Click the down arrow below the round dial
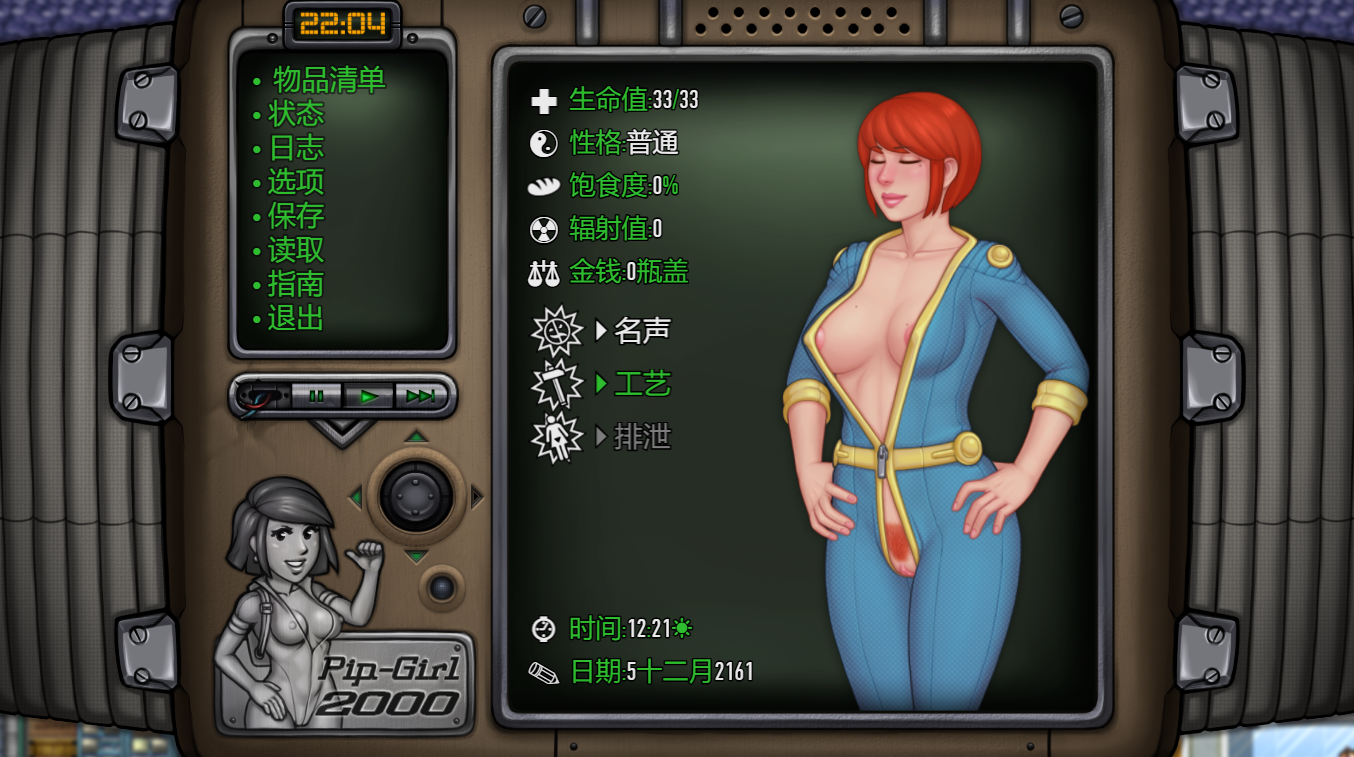 (x=416, y=556)
